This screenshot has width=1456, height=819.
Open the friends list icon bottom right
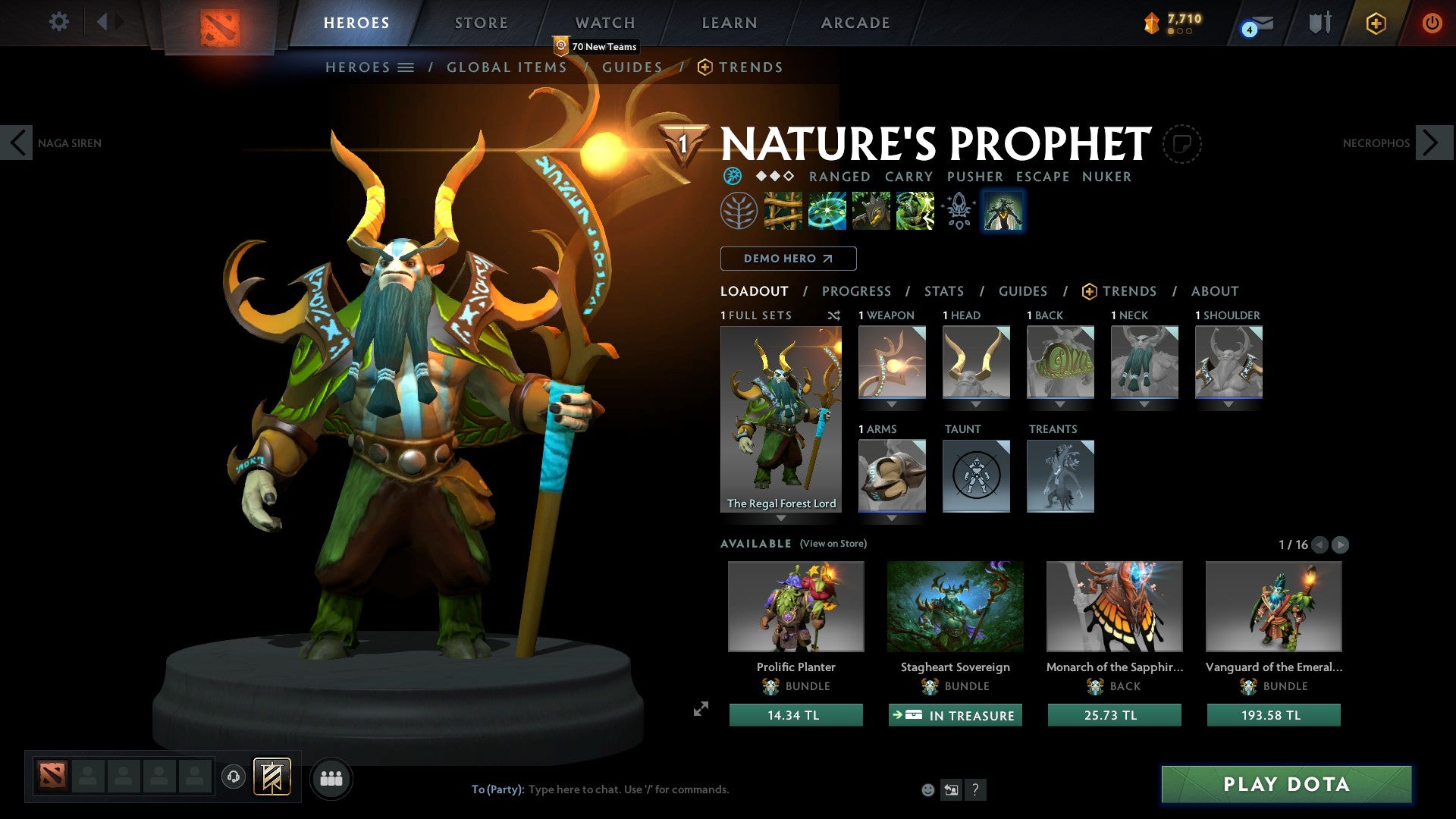pos(331,778)
